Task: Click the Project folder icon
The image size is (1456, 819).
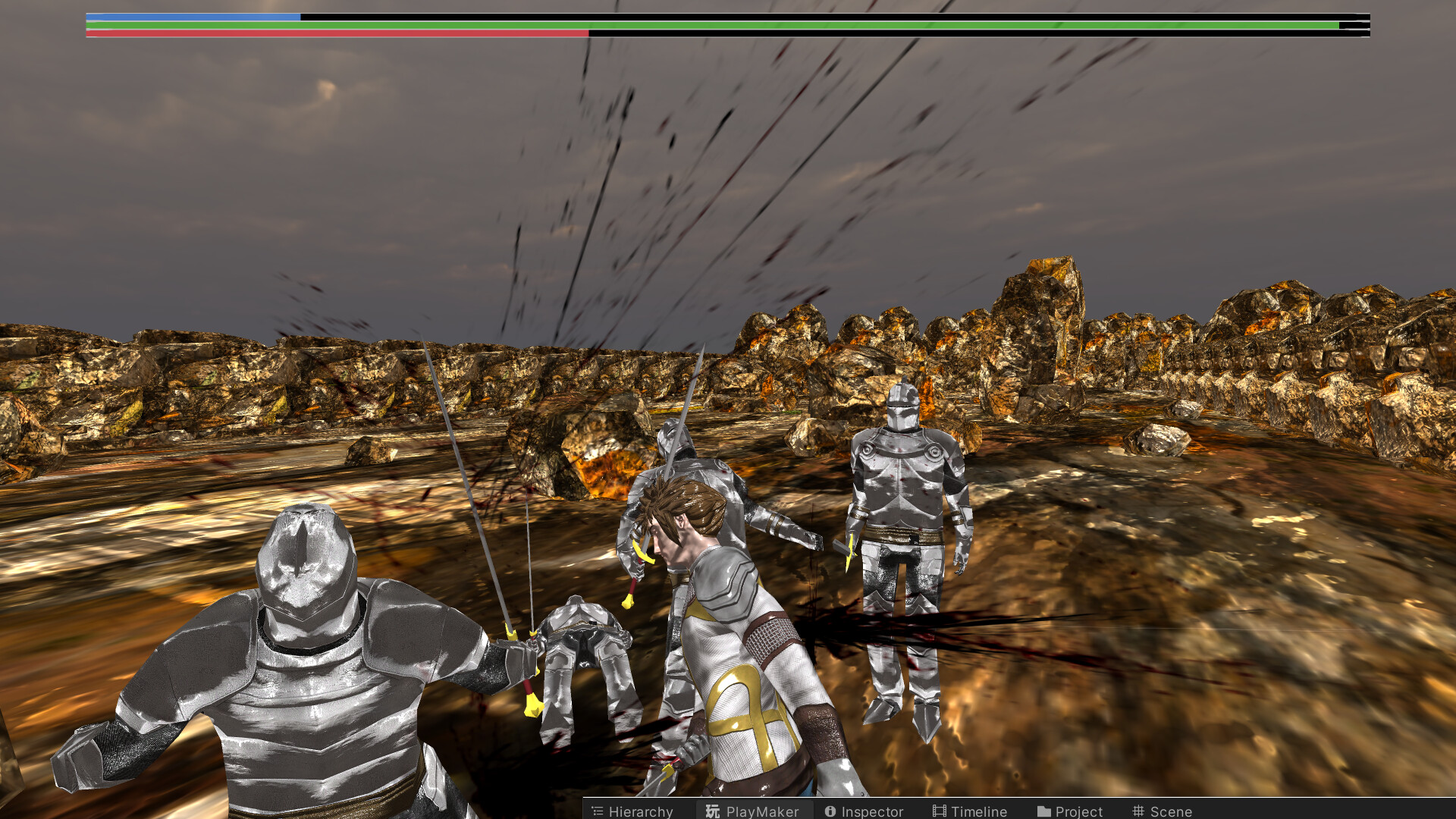Action: pos(1043,811)
